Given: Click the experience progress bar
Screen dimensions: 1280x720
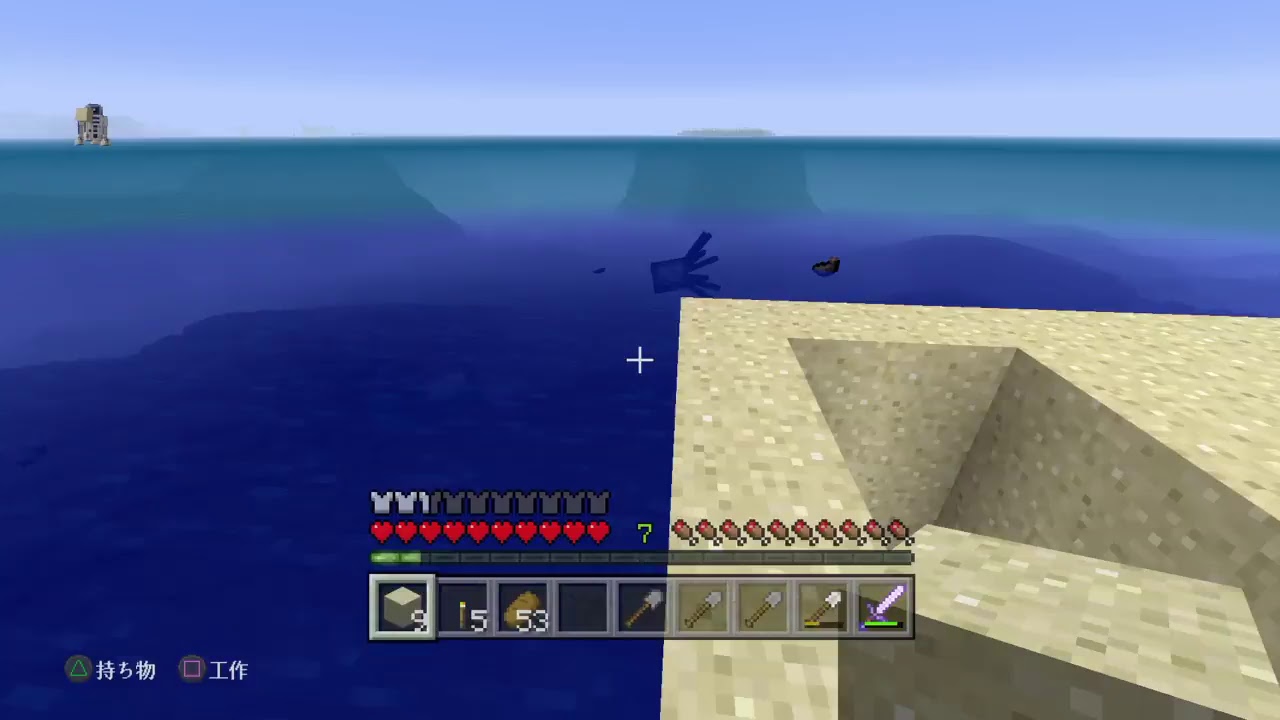Looking at the screenshot, I should pyautogui.click(x=640, y=558).
